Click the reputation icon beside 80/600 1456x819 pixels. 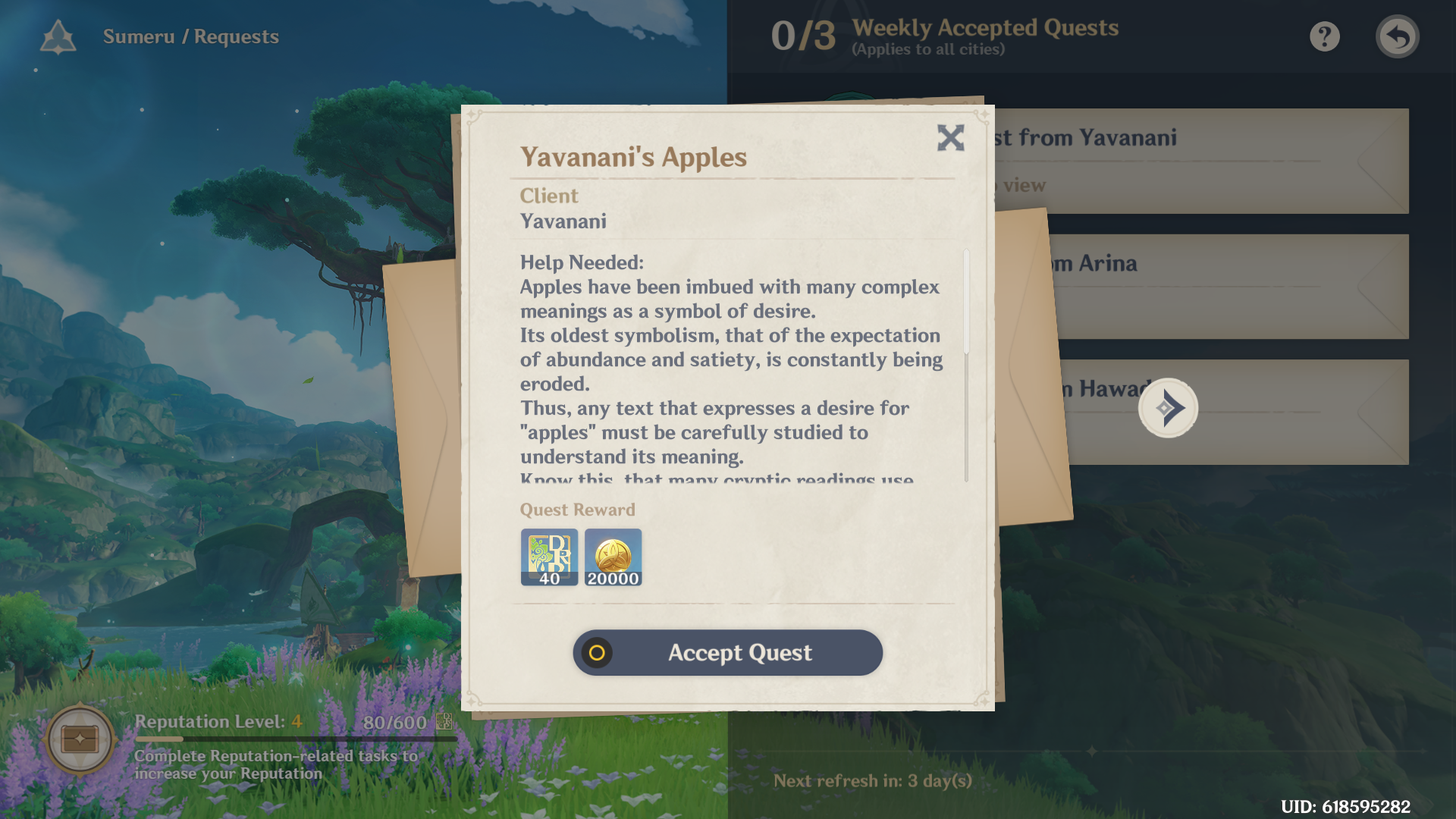(444, 723)
